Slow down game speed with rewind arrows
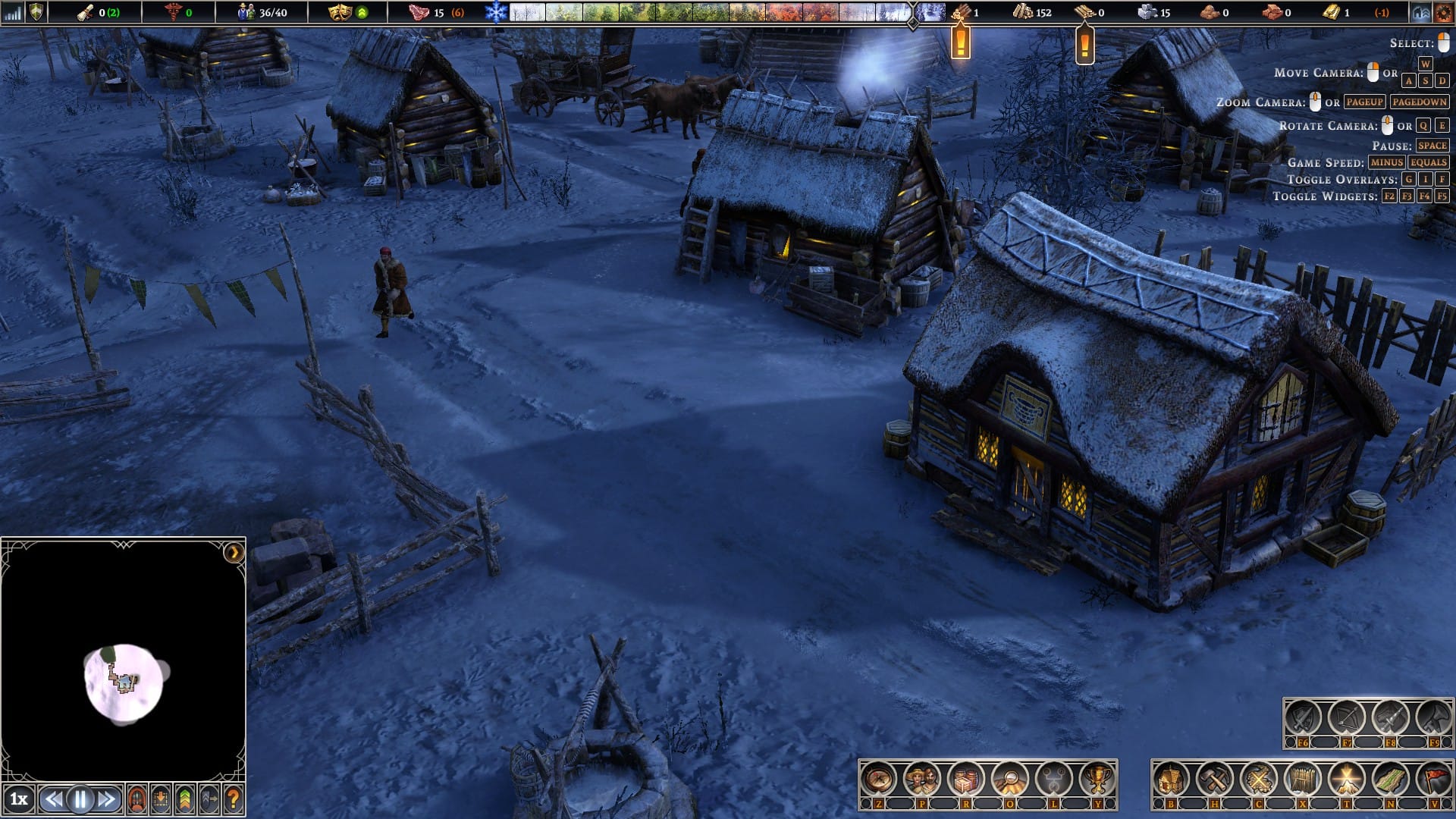This screenshot has width=1456, height=819. (x=54, y=799)
